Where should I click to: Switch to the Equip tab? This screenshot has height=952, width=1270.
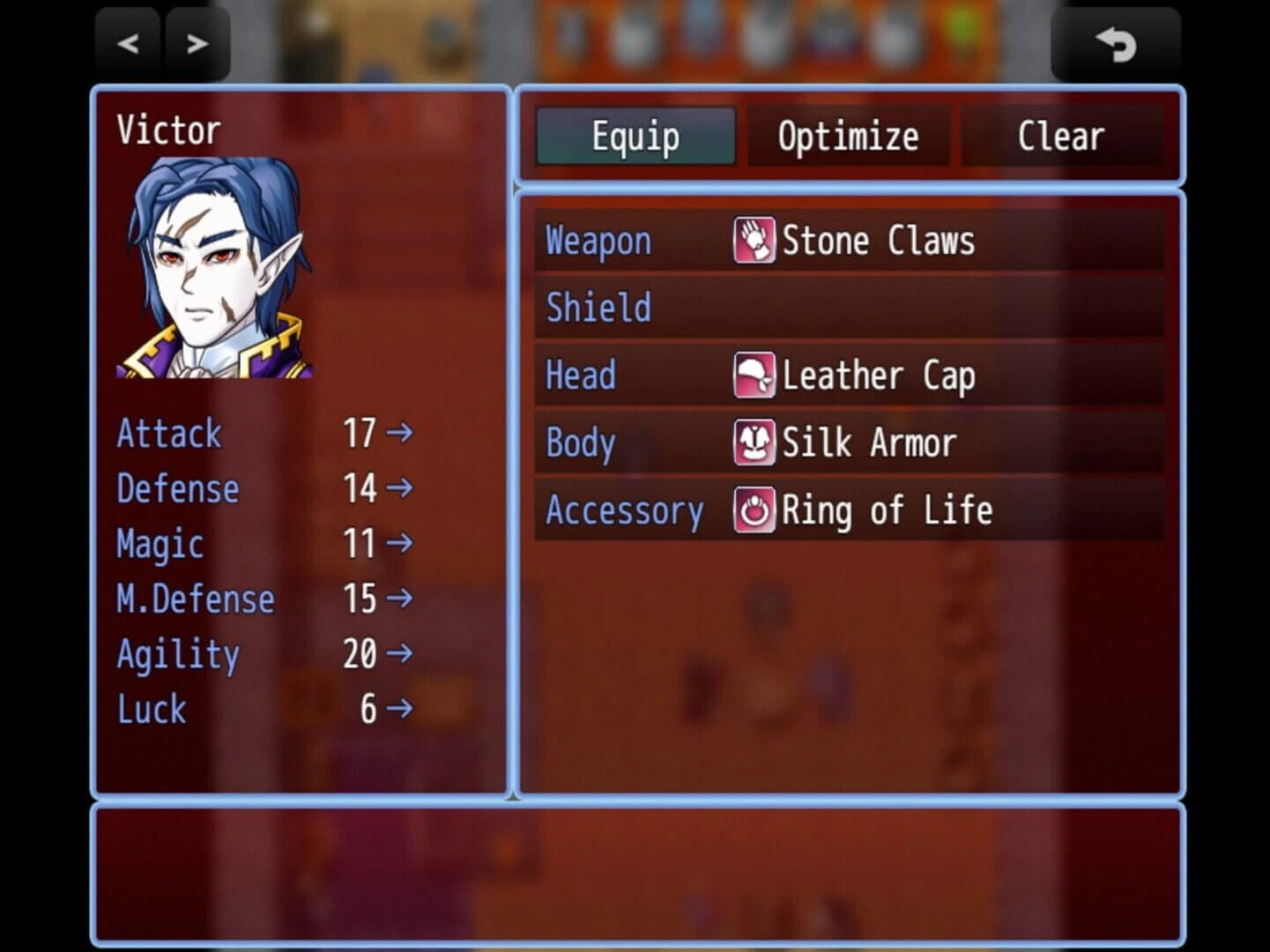[635, 136]
